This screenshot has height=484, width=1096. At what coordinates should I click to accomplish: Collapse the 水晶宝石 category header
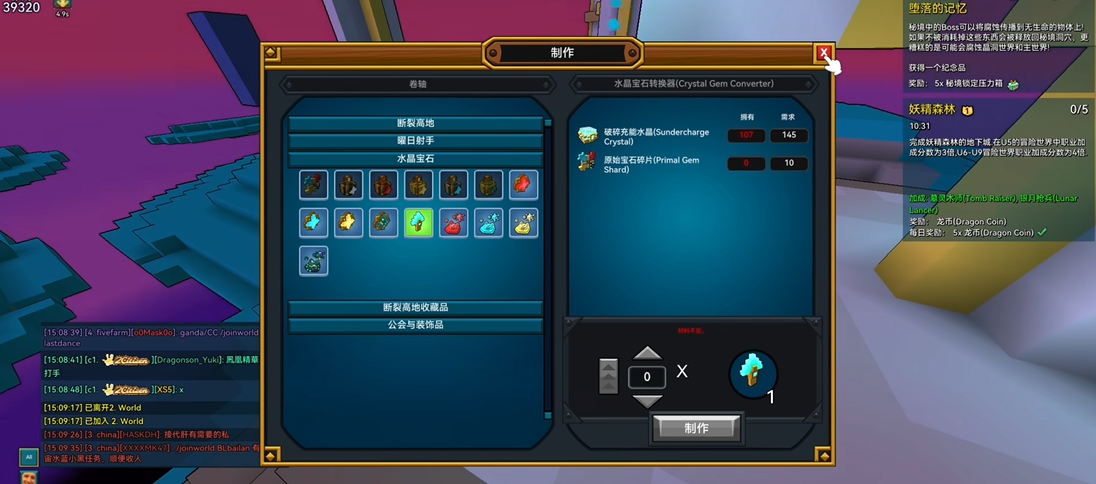pyautogui.click(x=415, y=158)
